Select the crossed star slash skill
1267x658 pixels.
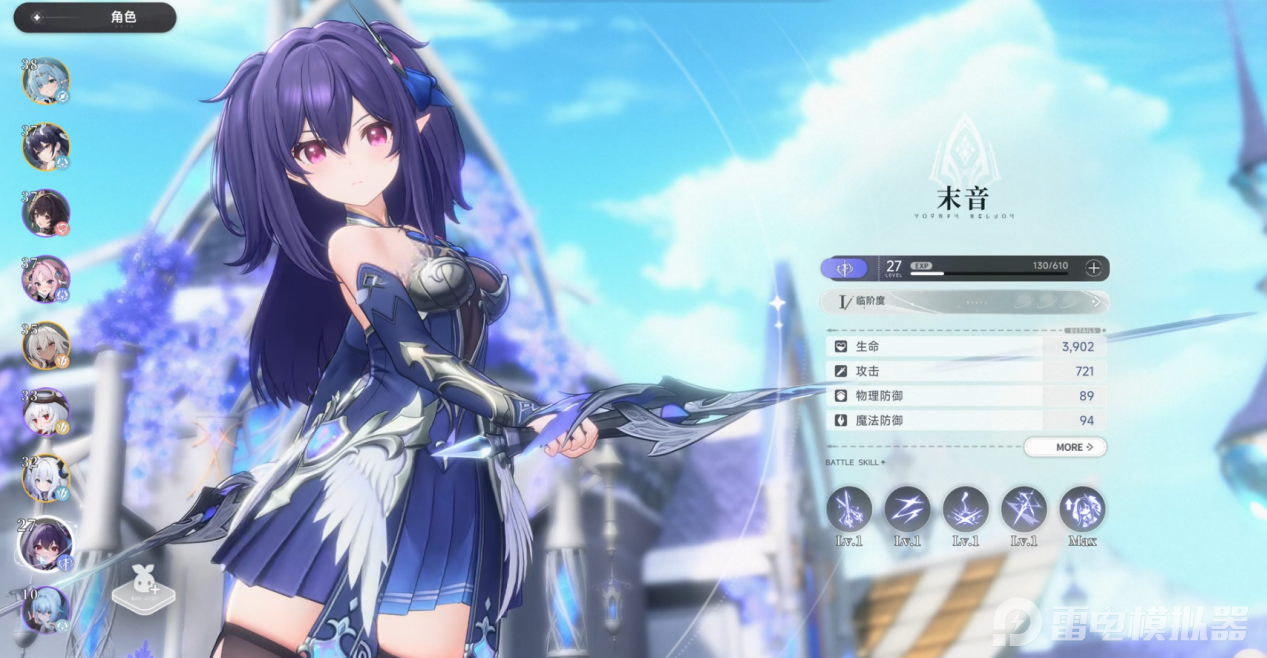pyautogui.click(x=1024, y=509)
